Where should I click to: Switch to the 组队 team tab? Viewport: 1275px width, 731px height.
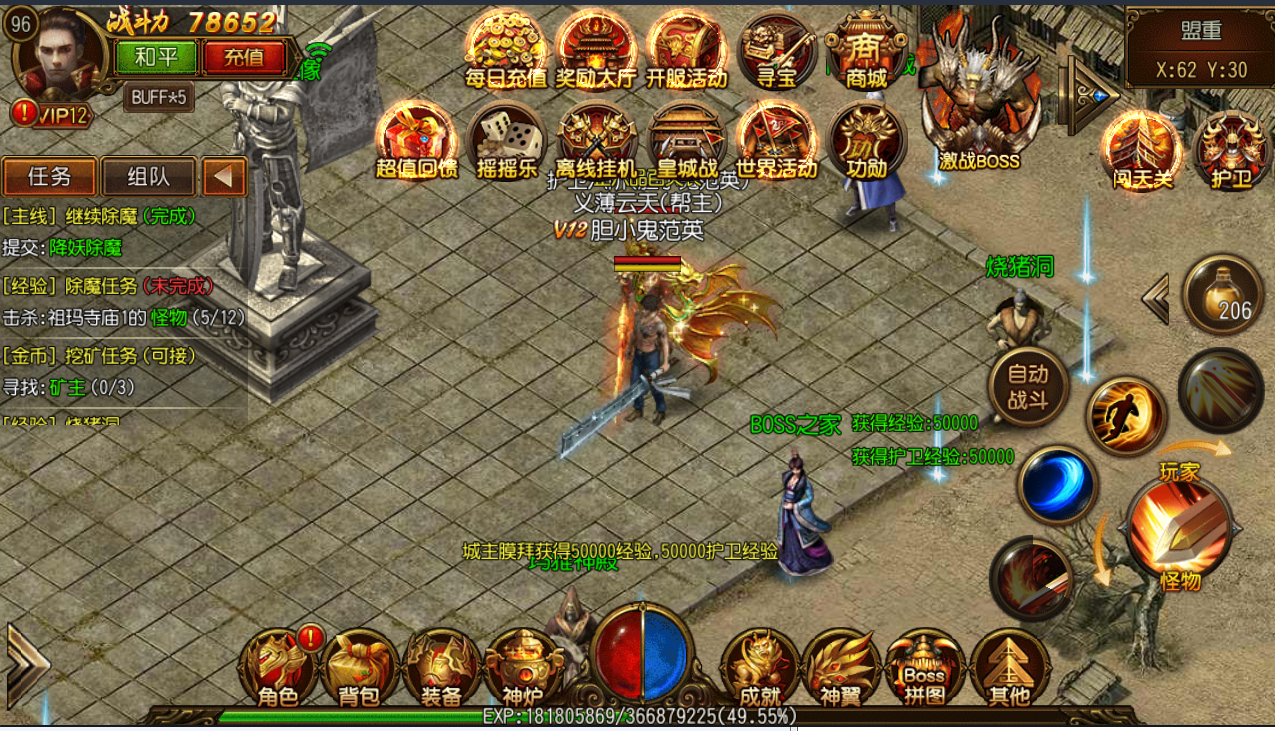[148, 177]
